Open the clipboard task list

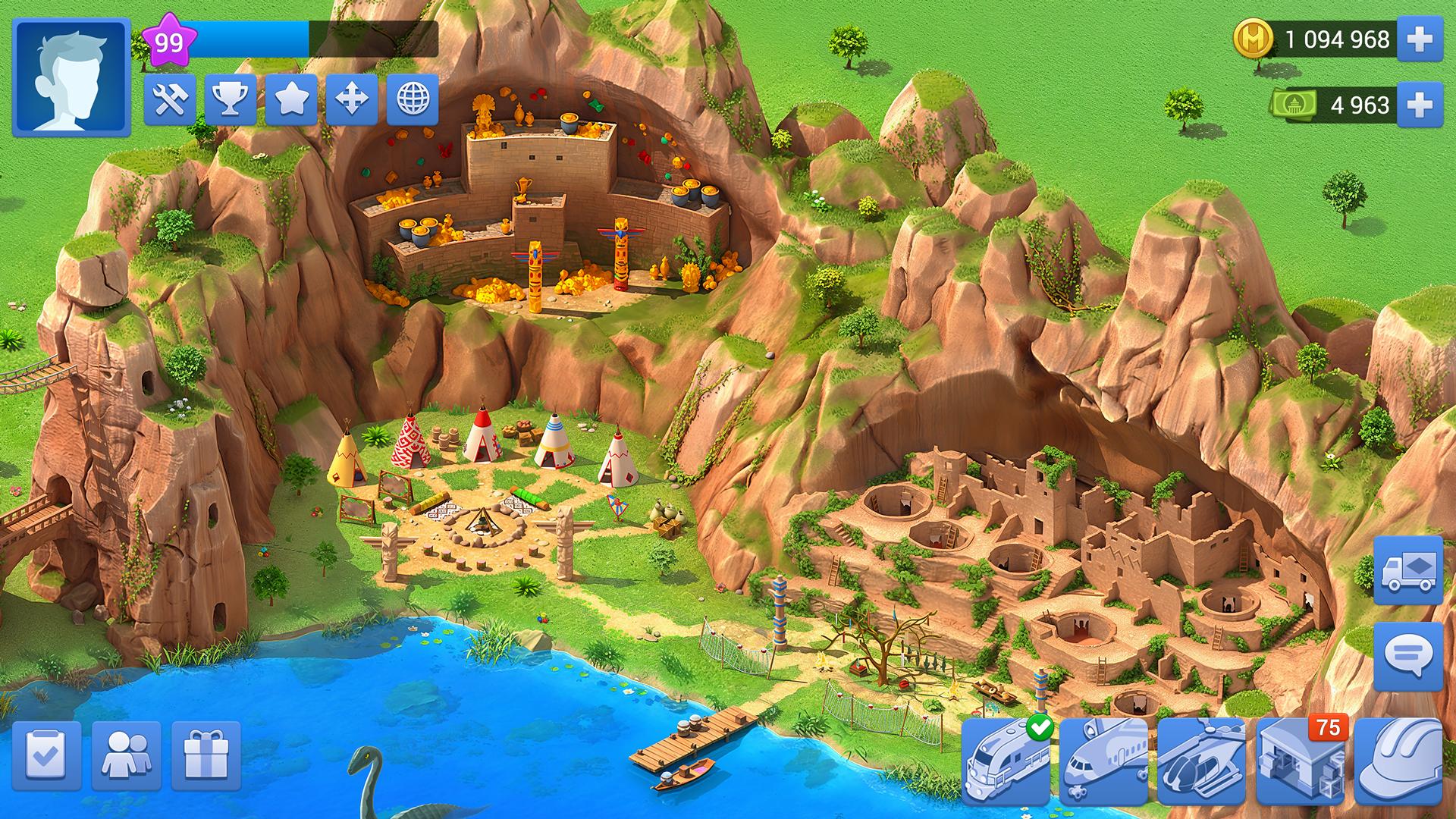(x=47, y=755)
